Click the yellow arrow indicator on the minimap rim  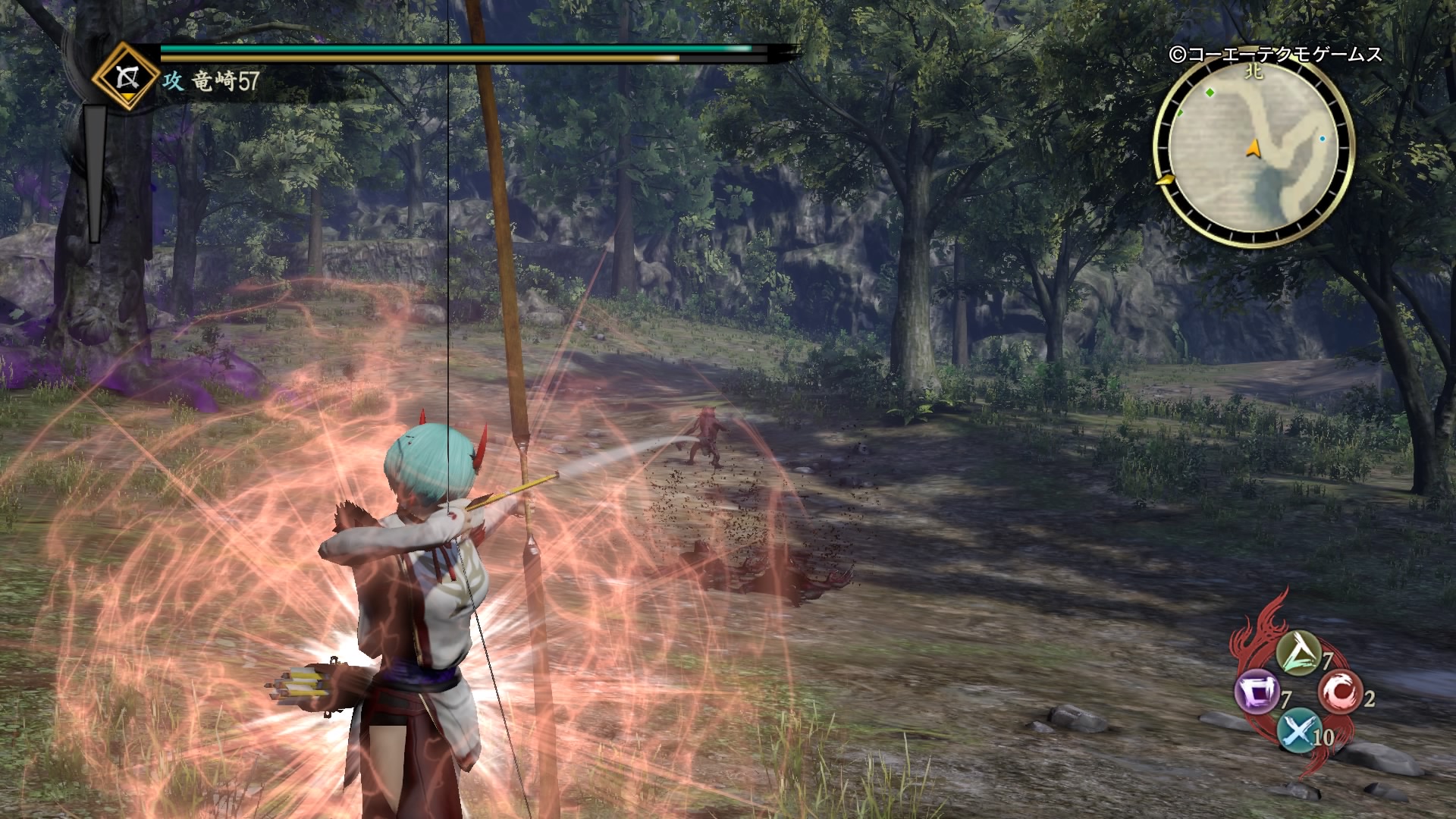[x=1166, y=180]
